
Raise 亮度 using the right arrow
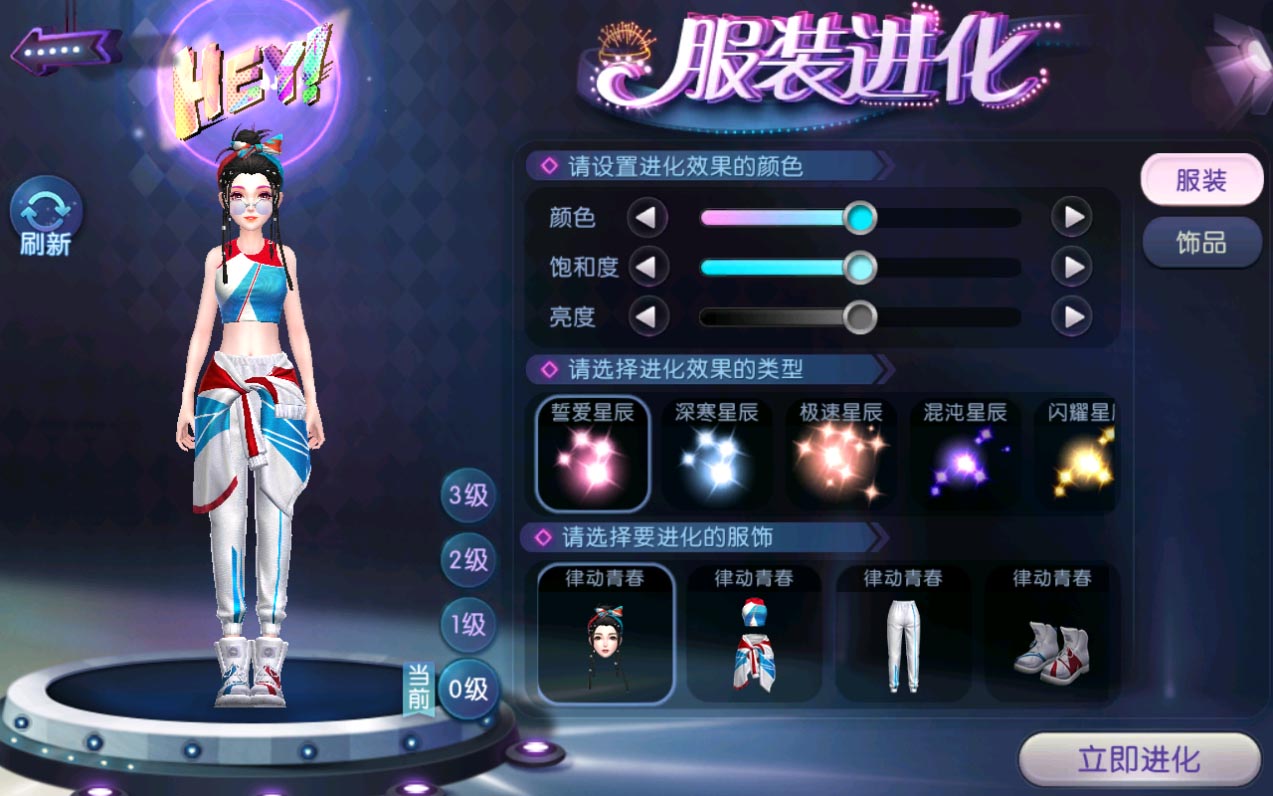(x=1072, y=317)
